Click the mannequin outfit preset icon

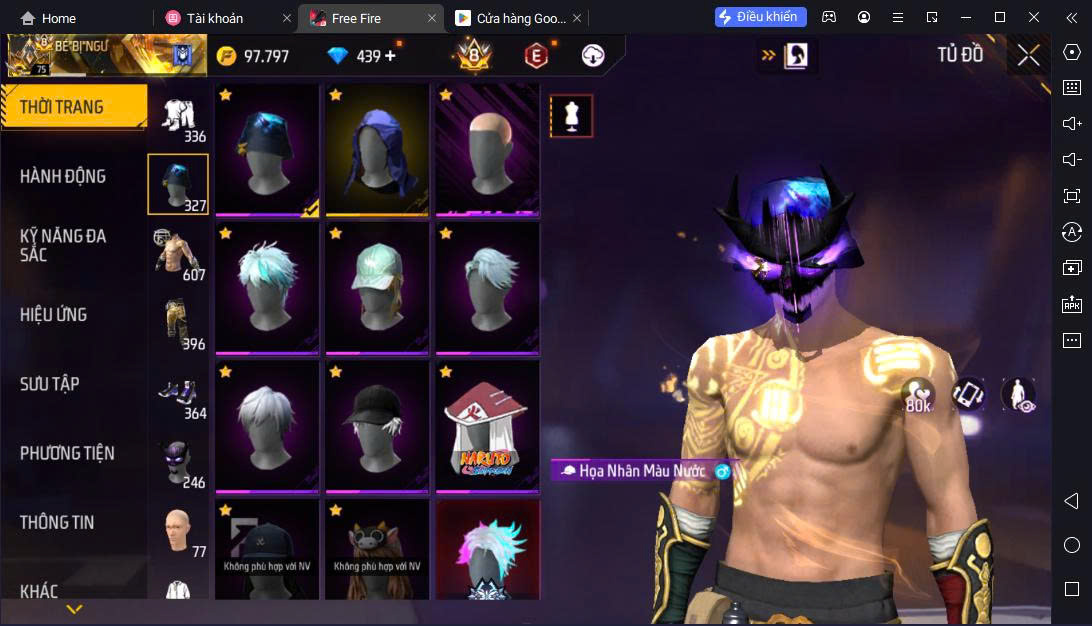(571, 116)
